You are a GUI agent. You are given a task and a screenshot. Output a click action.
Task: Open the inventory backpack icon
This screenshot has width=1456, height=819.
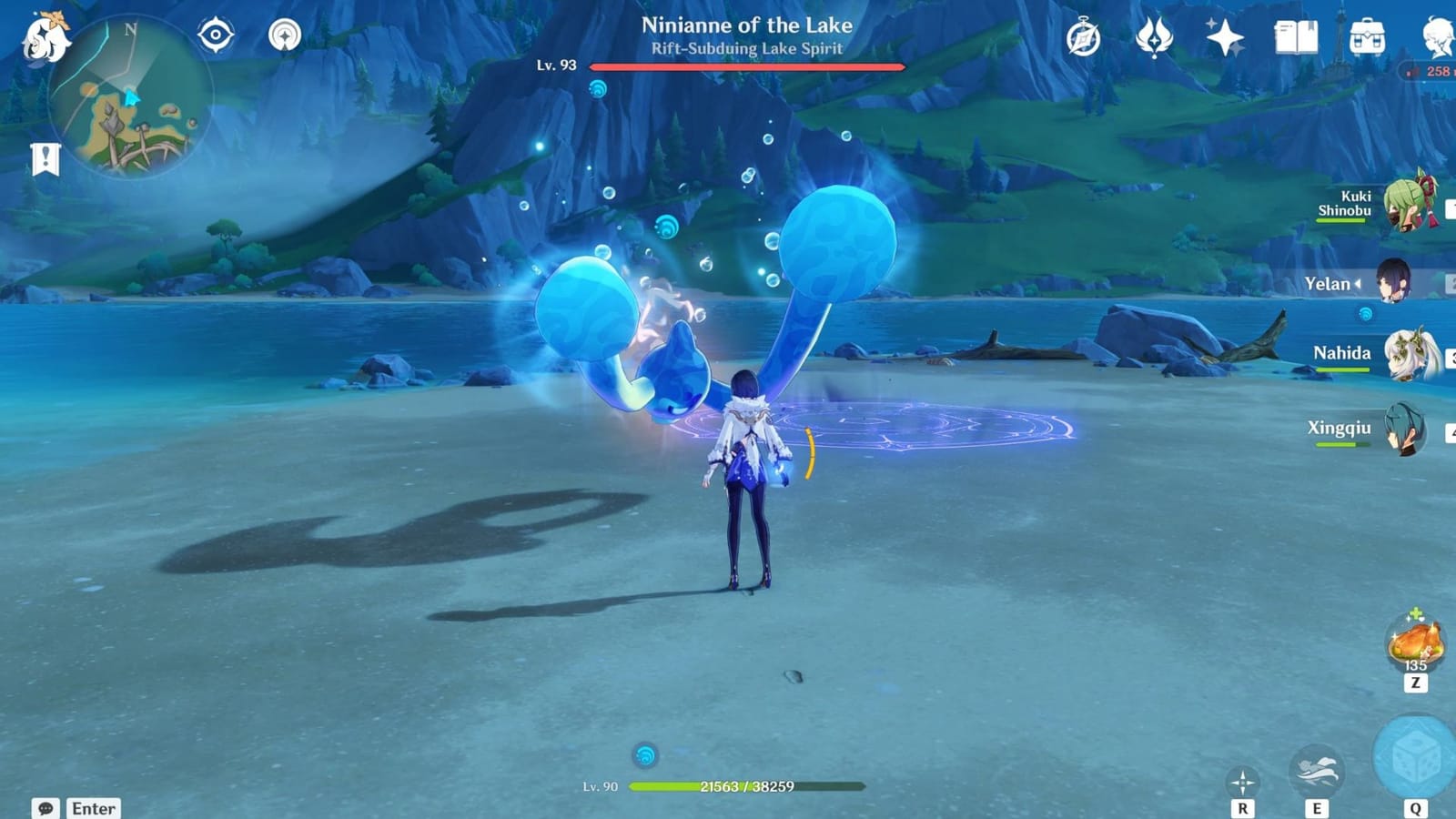1366,38
